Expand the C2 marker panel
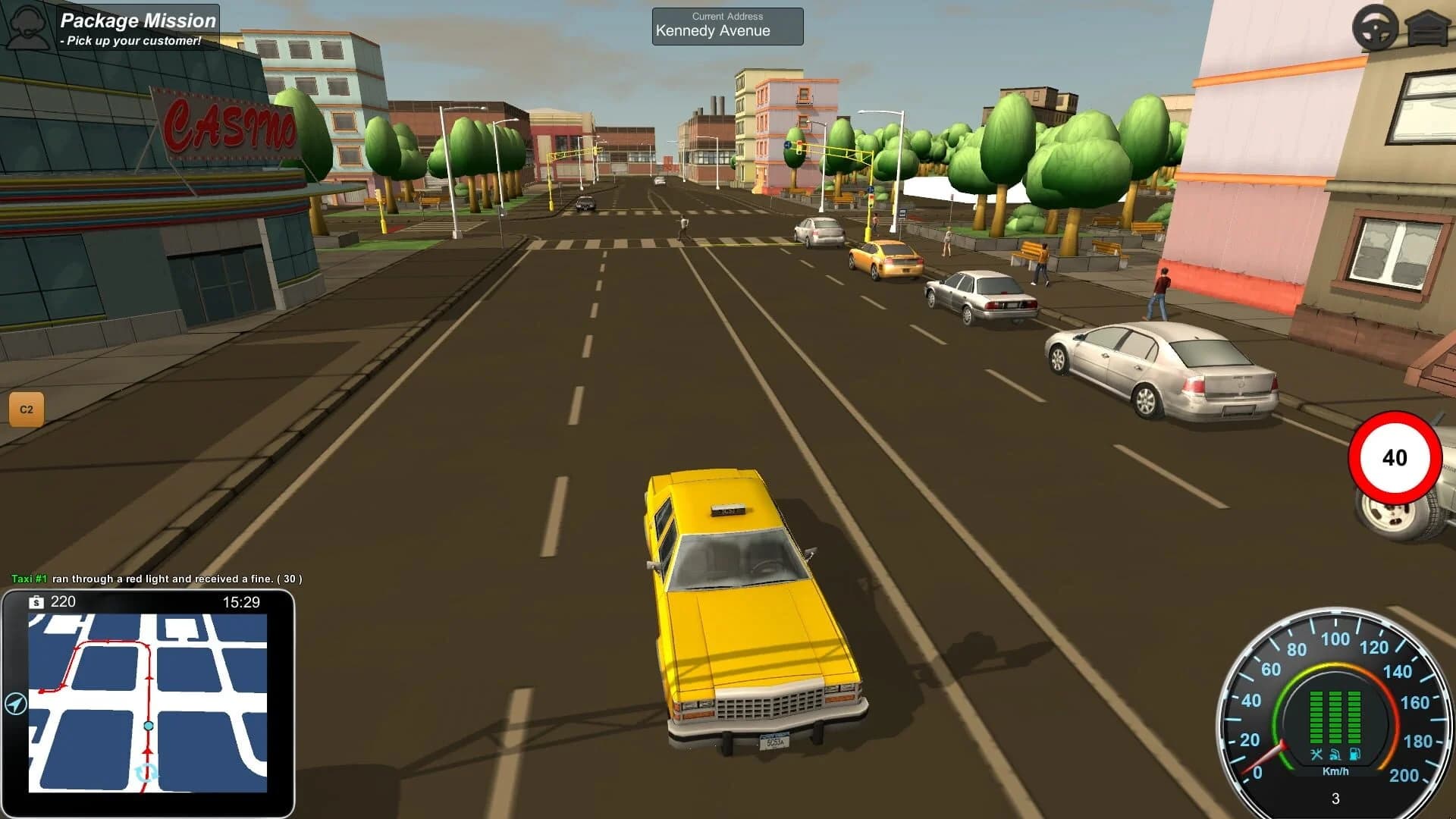 [25, 407]
